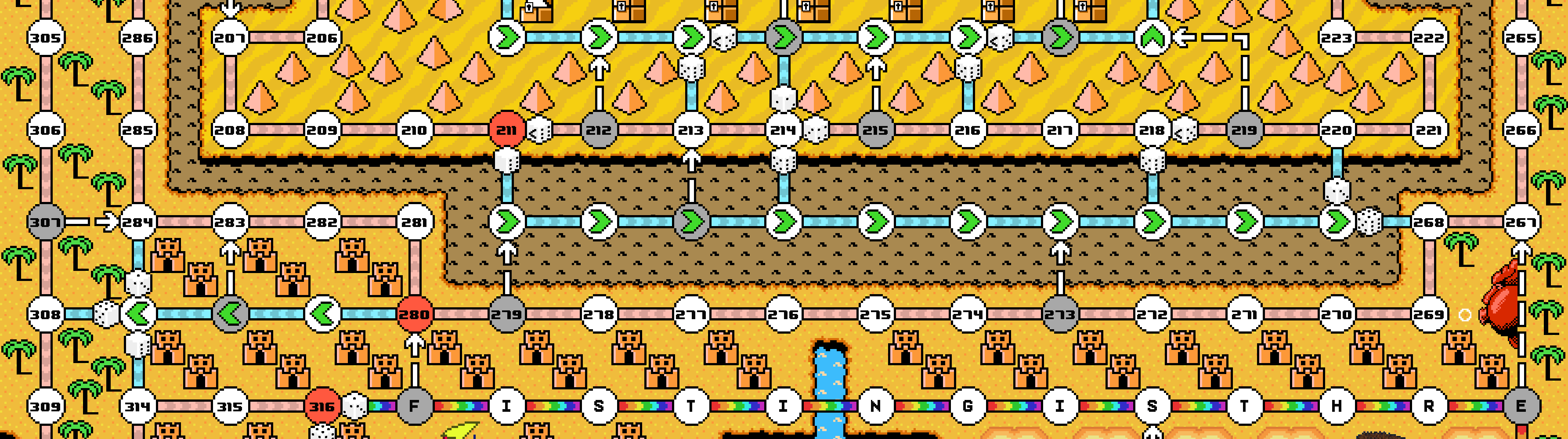Viewport: 1568px width, 439px height.
Task: Choose board space 276
Action: [784, 314]
